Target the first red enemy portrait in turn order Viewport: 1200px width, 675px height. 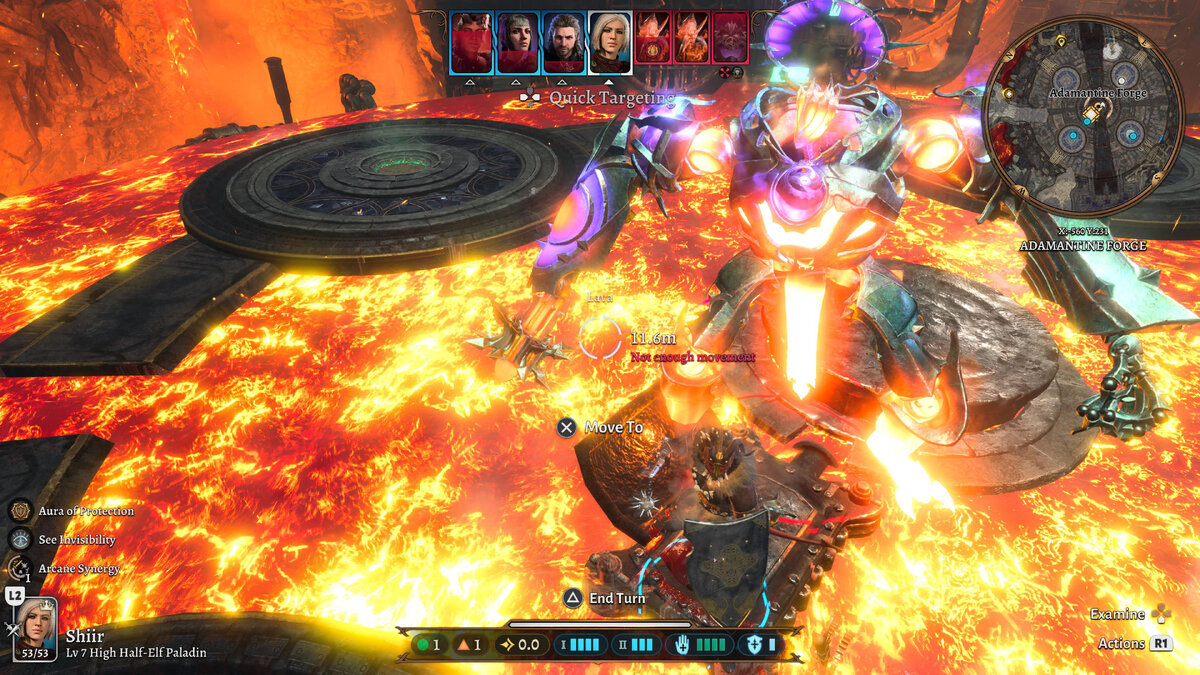pos(653,39)
